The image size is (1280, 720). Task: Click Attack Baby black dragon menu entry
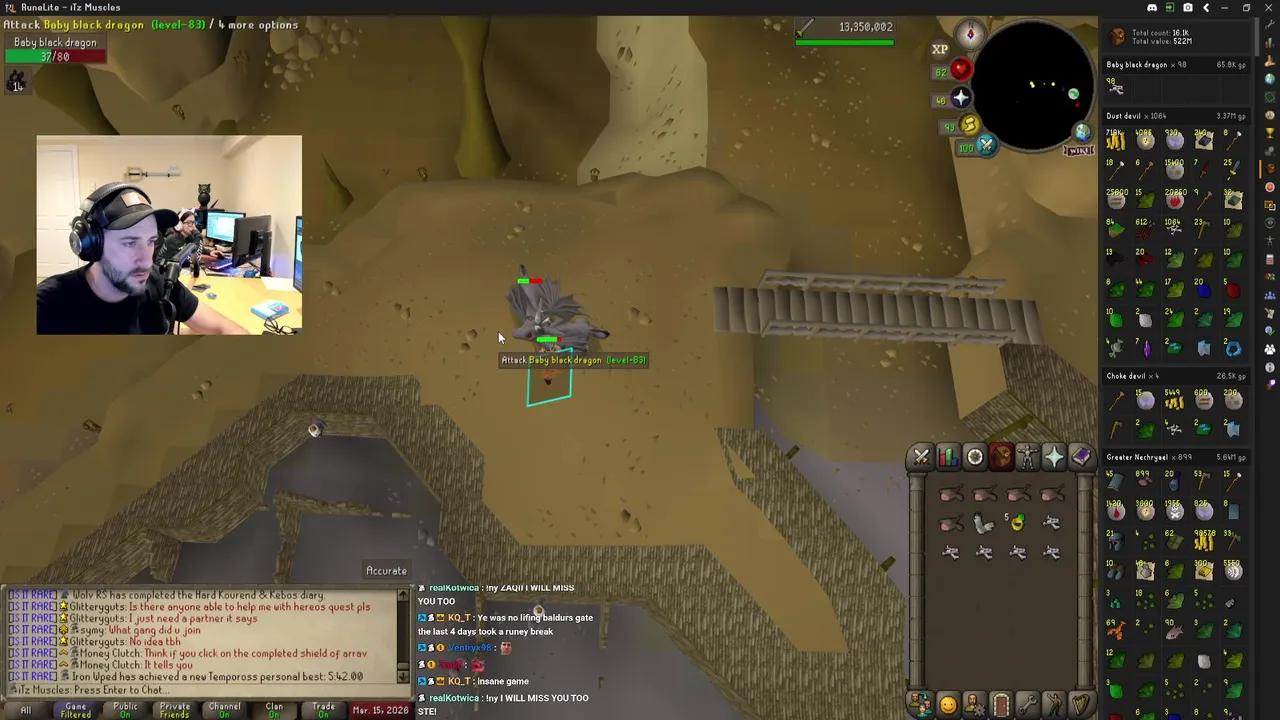point(573,360)
